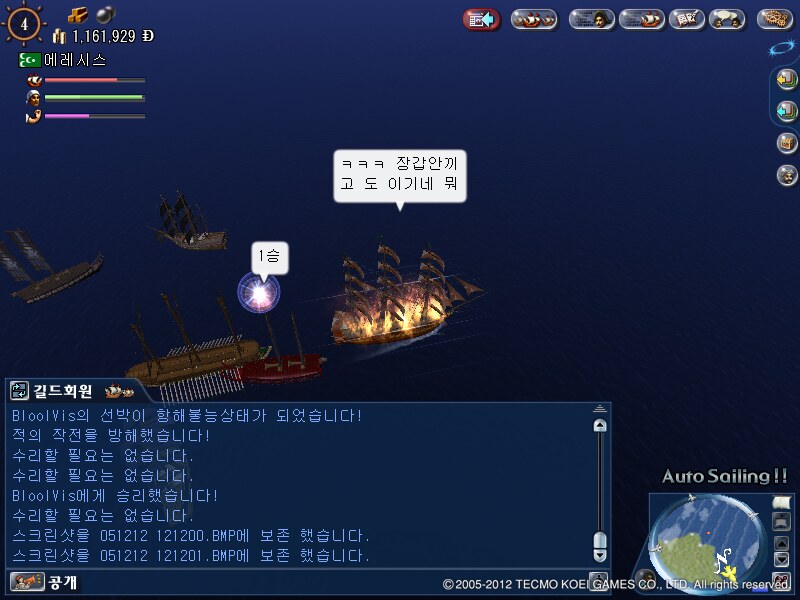Open the three-ships fleet menu
The image size is (800, 600).
tap(534, 19)
